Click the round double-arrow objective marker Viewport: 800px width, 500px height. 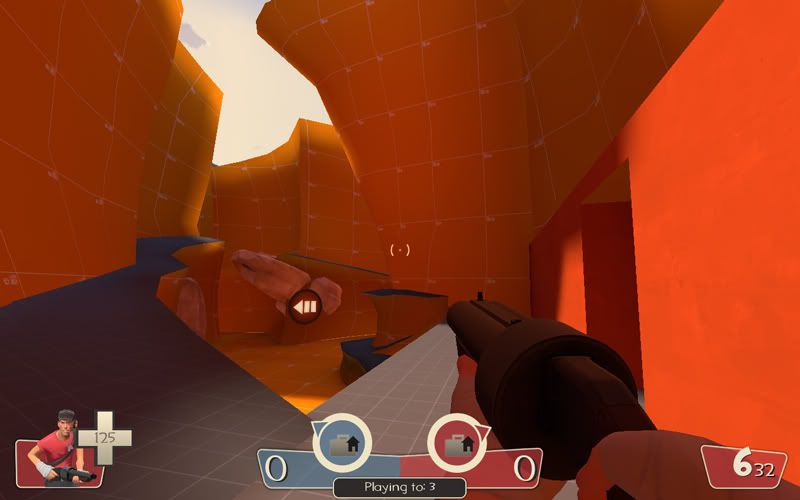click(304, 306)
